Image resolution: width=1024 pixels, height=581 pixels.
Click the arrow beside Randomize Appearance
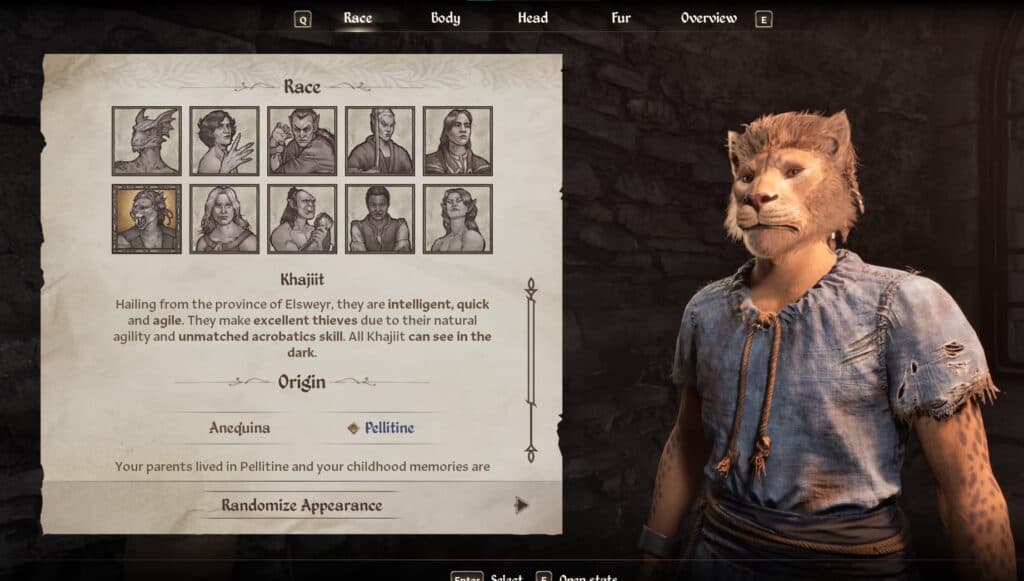click(520, 505)
